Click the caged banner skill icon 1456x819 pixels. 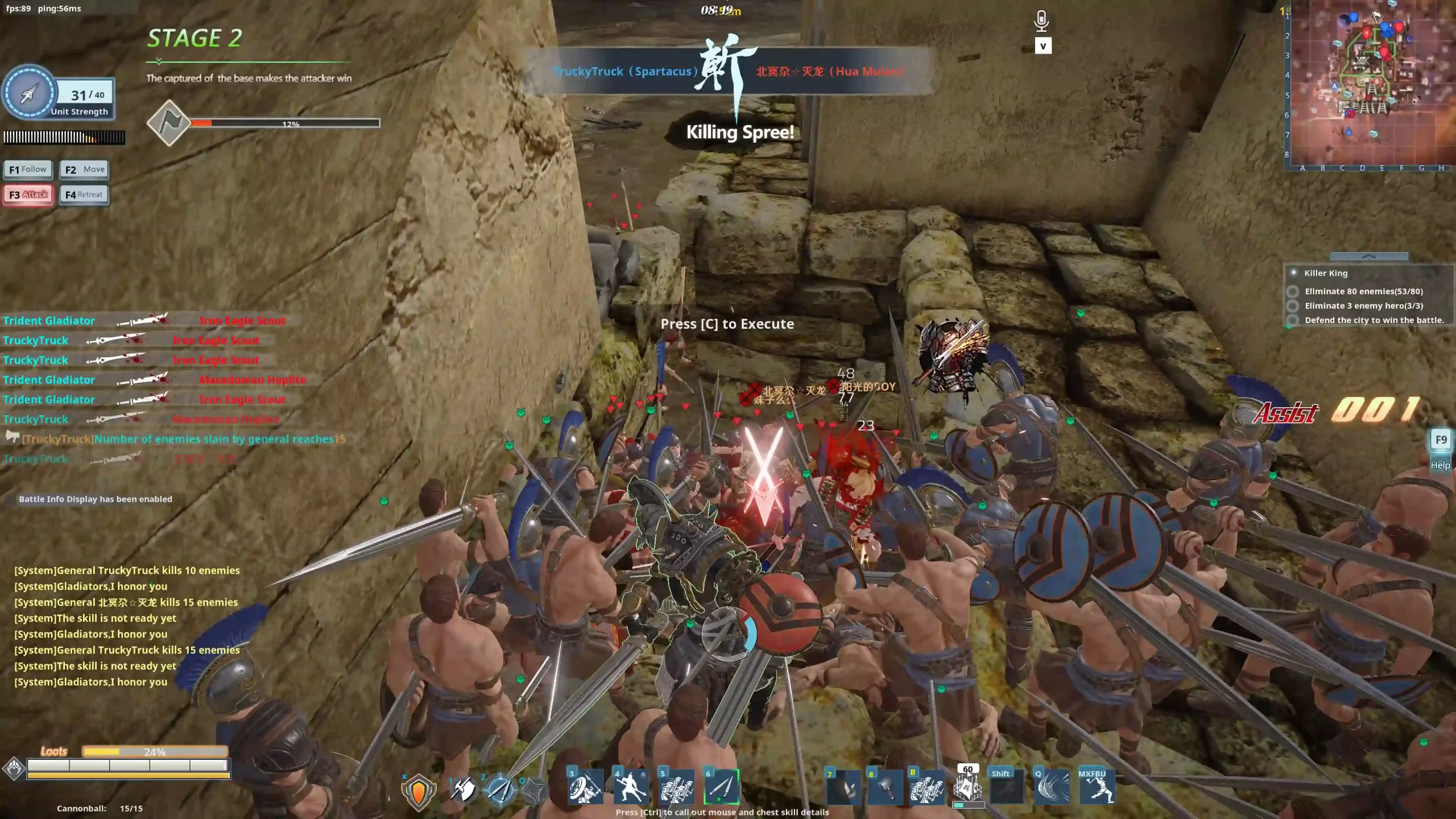[968, 788]
